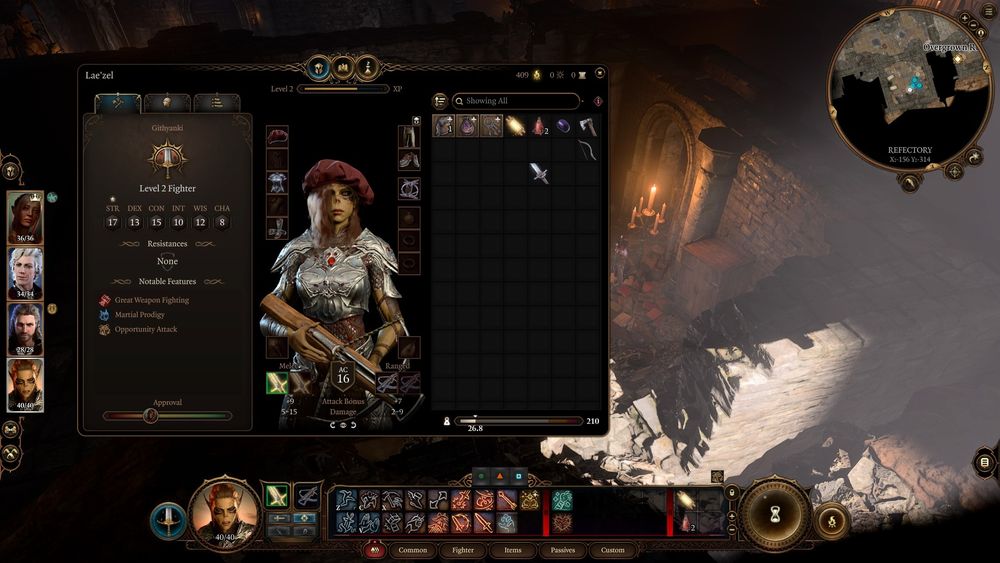Switch to the Fighter hotbar tab

coord(463,550)
